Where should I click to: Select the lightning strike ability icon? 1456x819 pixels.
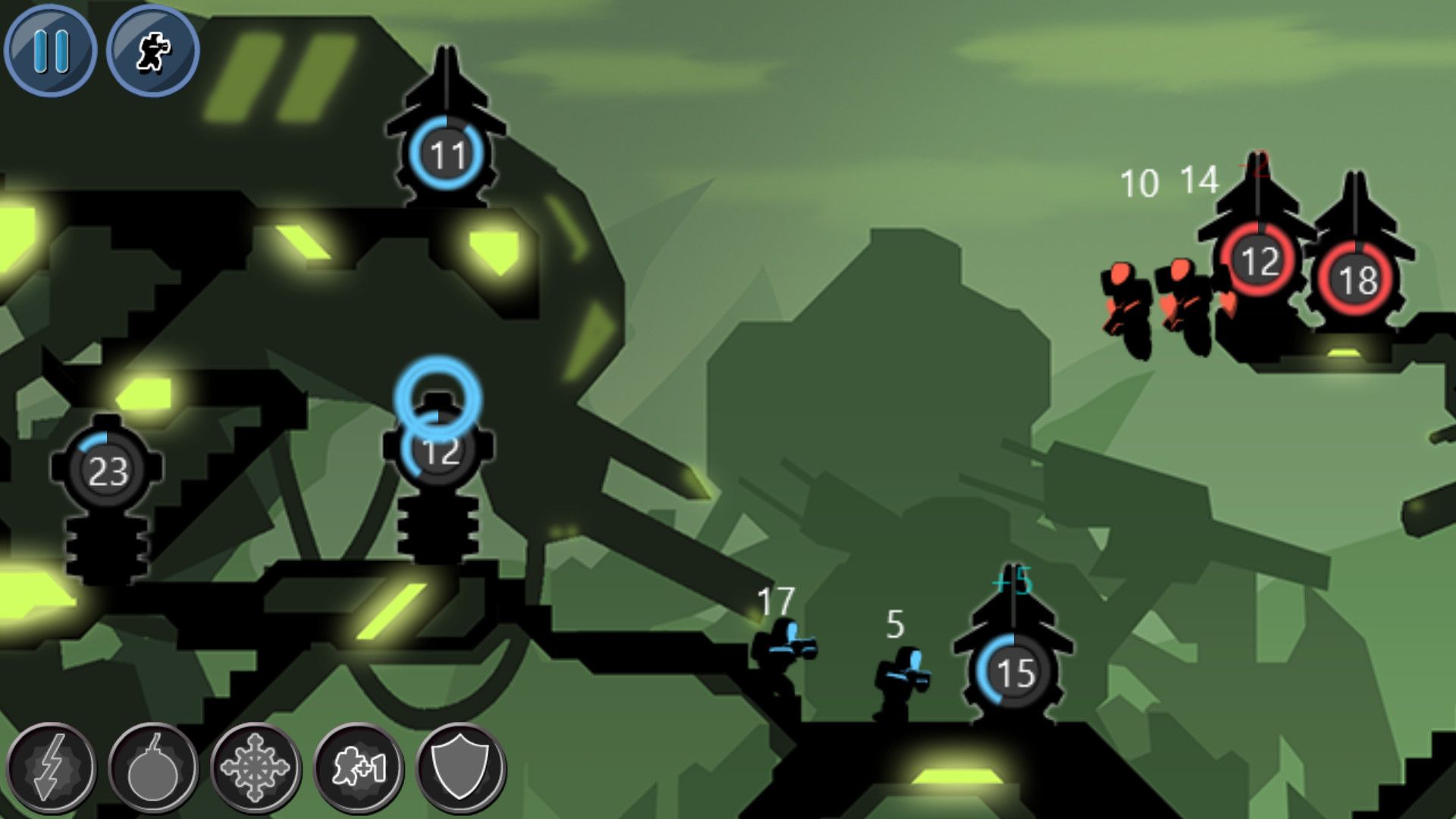(x=51, y=768)
